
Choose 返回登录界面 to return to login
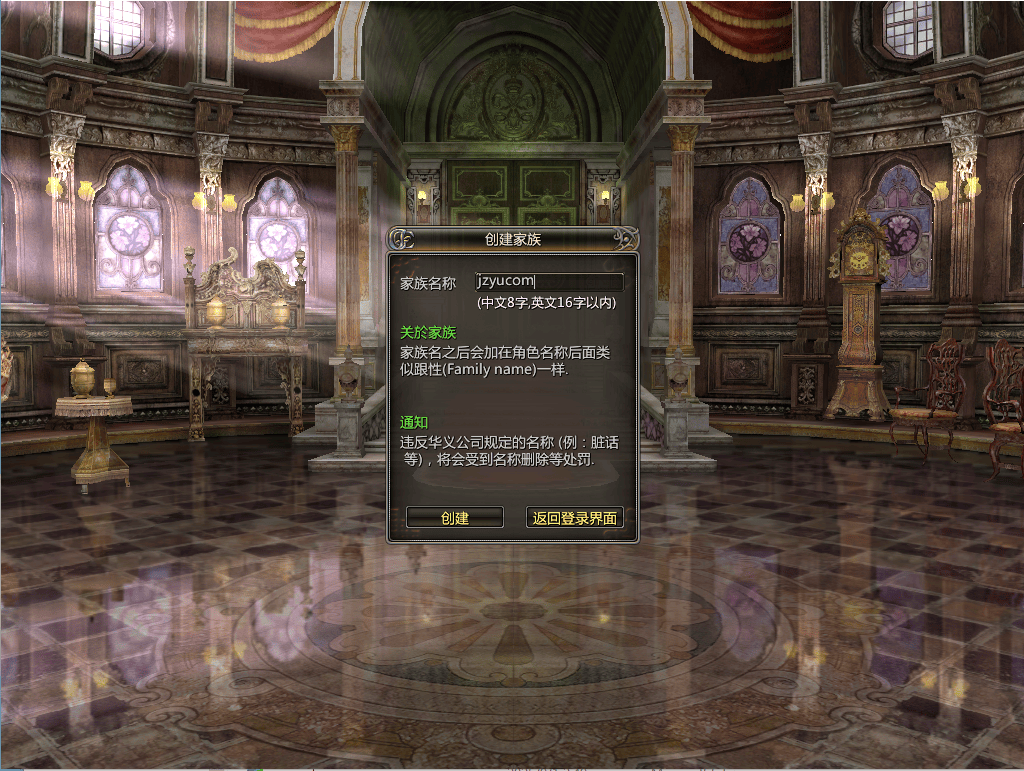[575, 518]
